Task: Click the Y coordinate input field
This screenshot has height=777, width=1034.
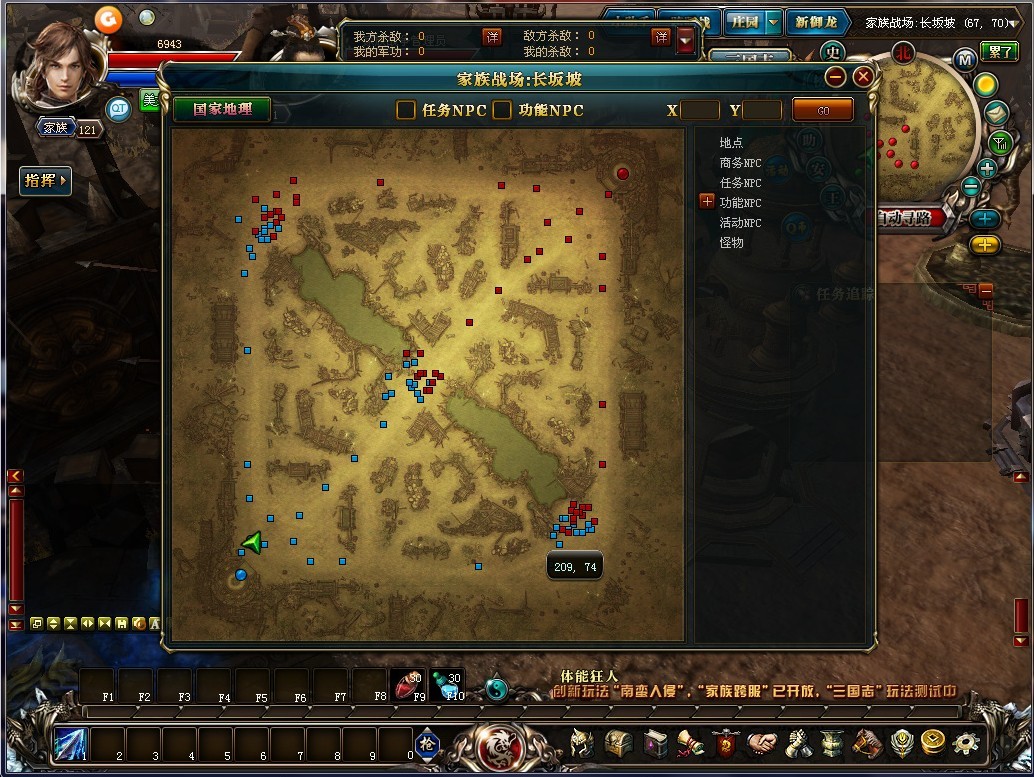Action: [x=763, y=110]
